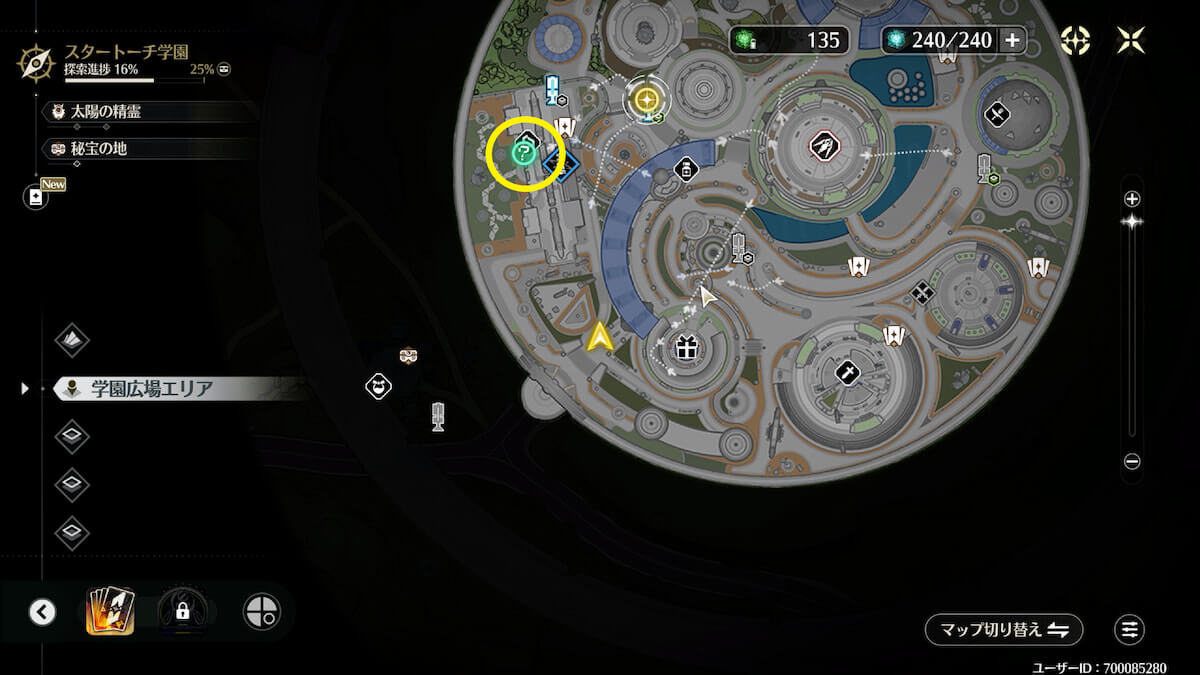Open the star-shaped navigation icon beside close
Viewport: 1200px width, 675px height.
click(1075, 40)
